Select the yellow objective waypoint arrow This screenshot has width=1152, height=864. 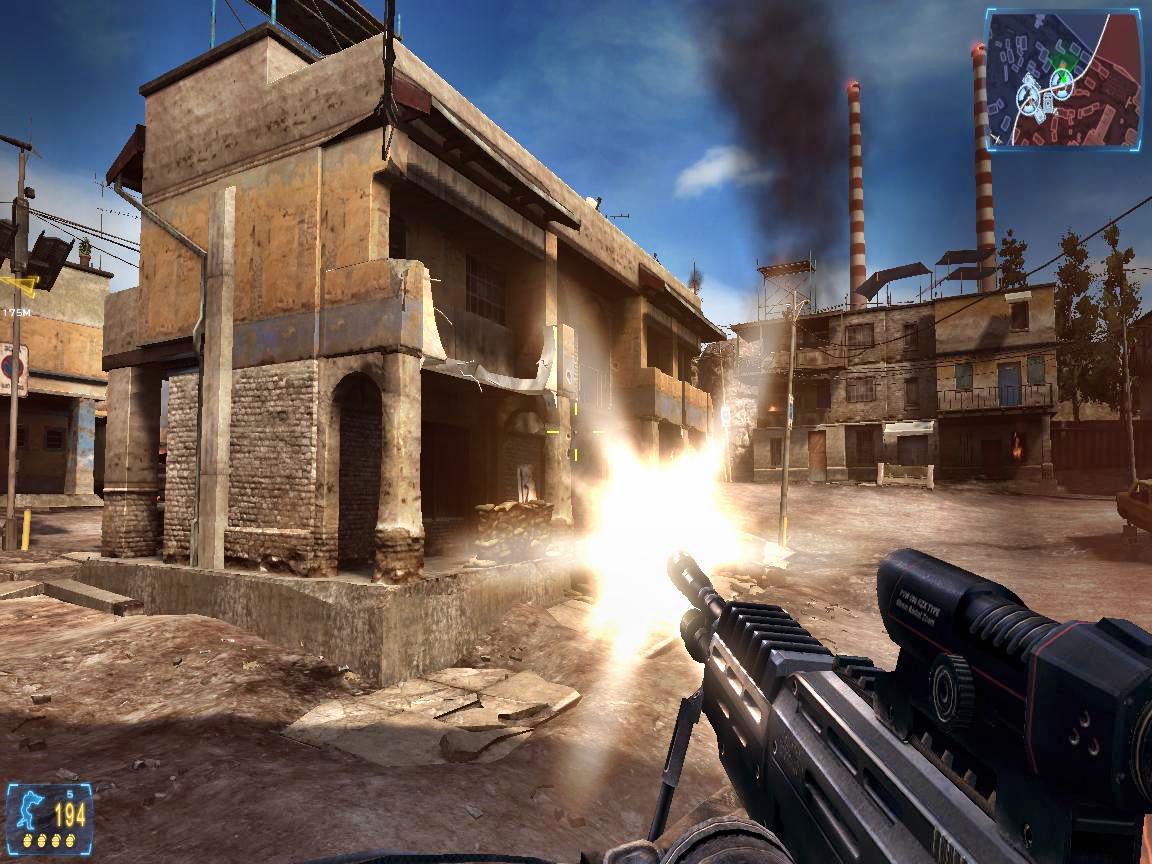20,286
